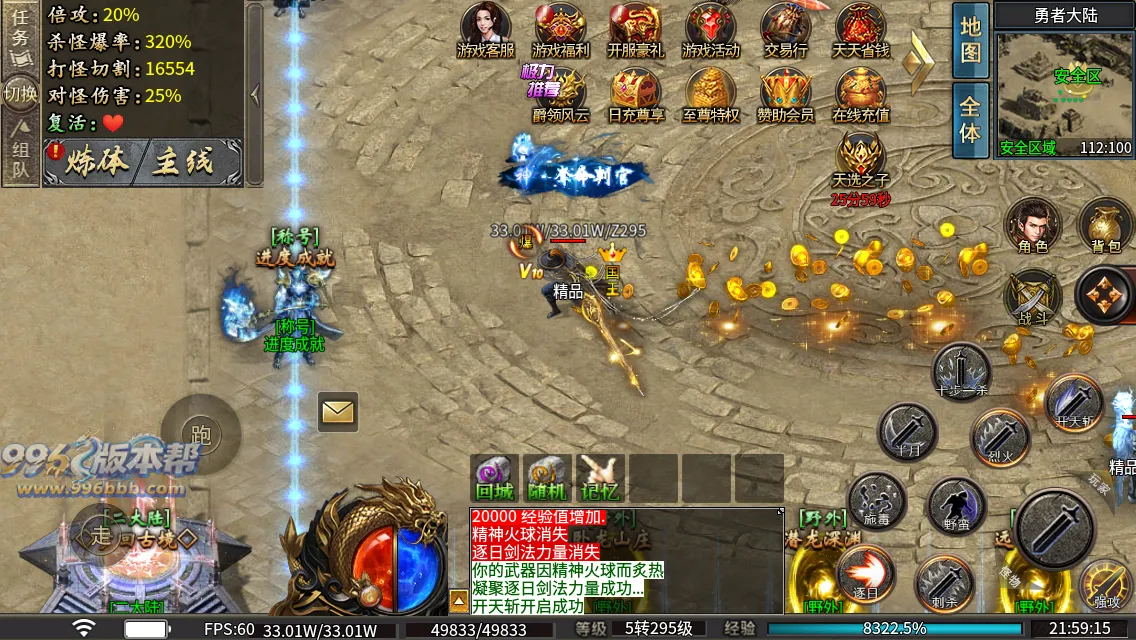Open the 赞助会员 sponsor membership icon
Viewport: 1136px width, 640px height.
click(785, 94)
